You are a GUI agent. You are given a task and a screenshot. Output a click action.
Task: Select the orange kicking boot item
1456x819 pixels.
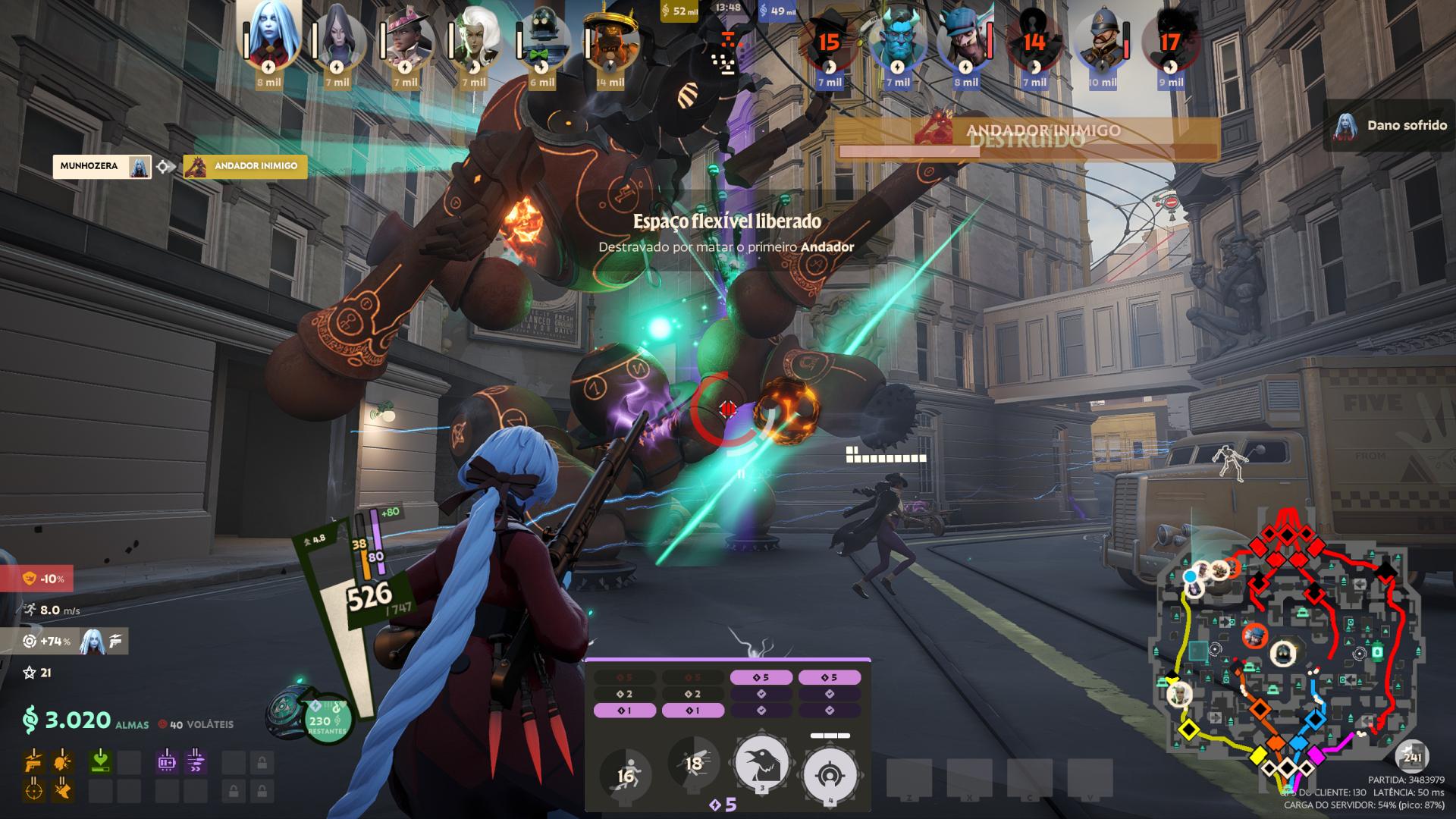(62, 790)
